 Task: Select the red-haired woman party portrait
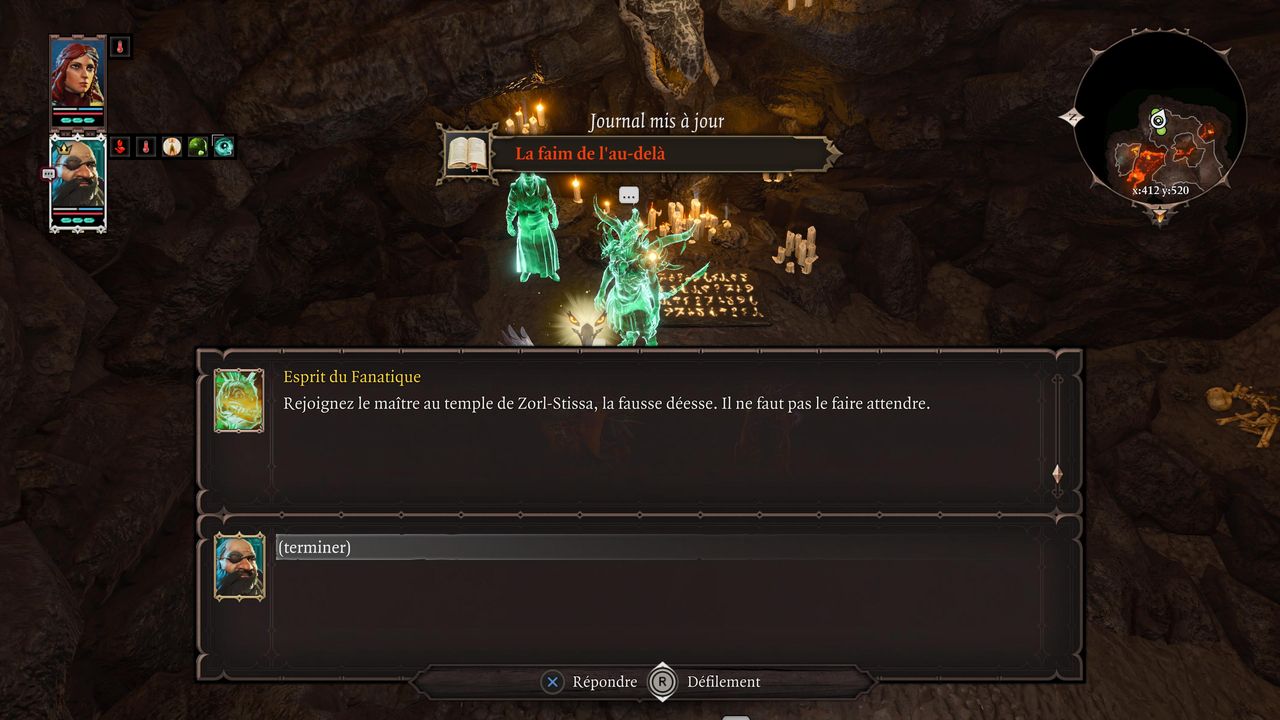[78, 81]
